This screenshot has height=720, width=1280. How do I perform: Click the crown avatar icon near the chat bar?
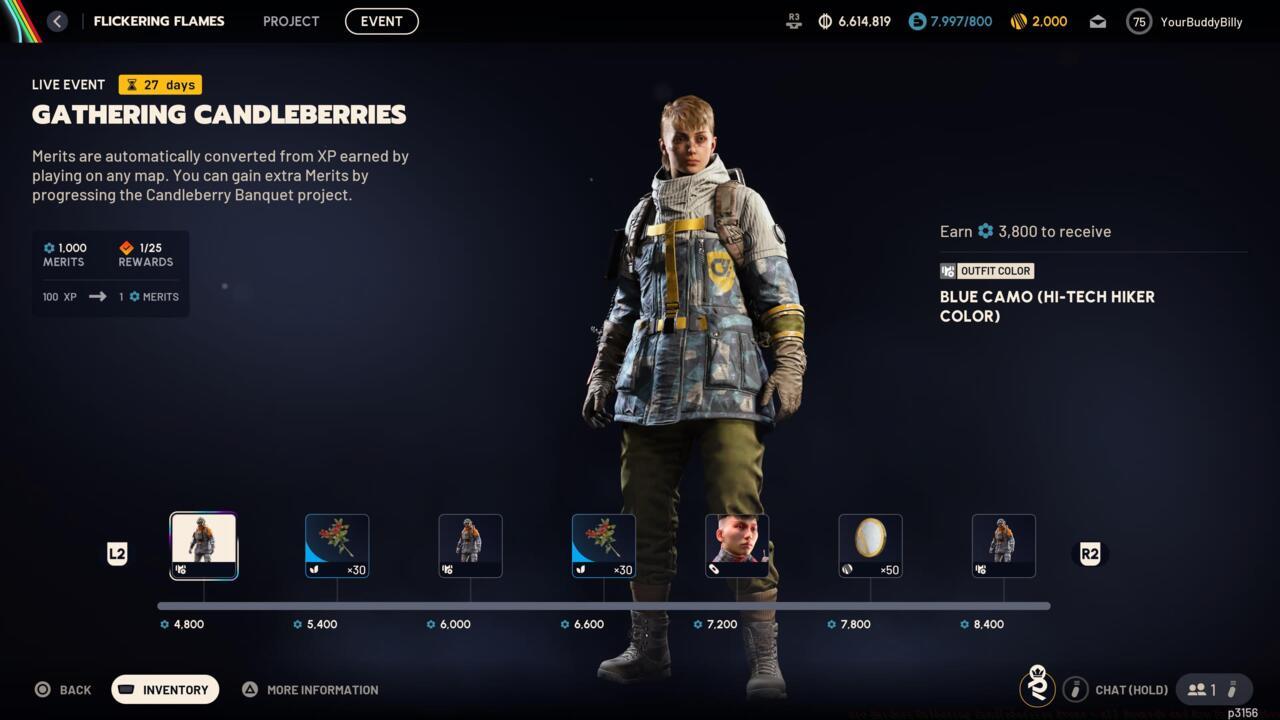tap(1038, 689)
